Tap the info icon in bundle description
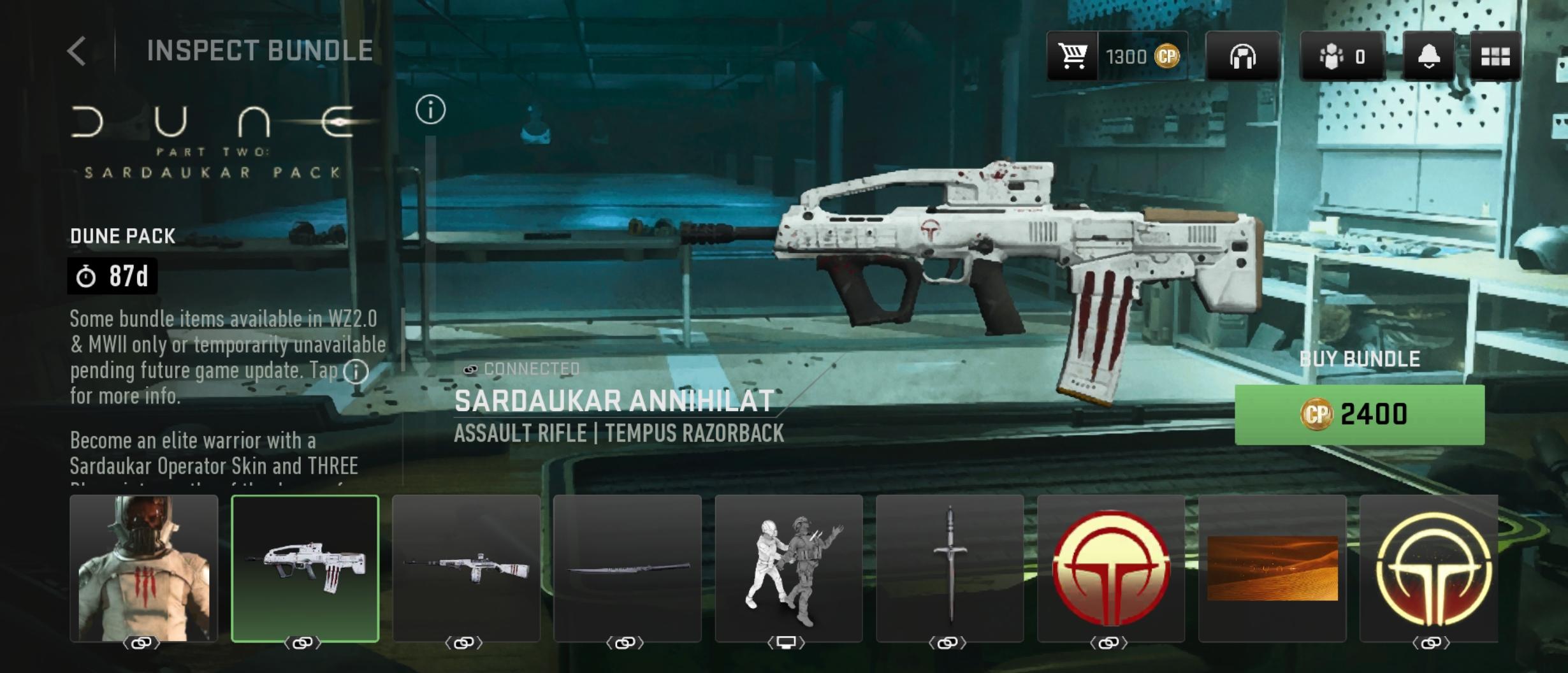Image resolution: width=1568 pixels, height=673 pixels. tap(356, 372)
